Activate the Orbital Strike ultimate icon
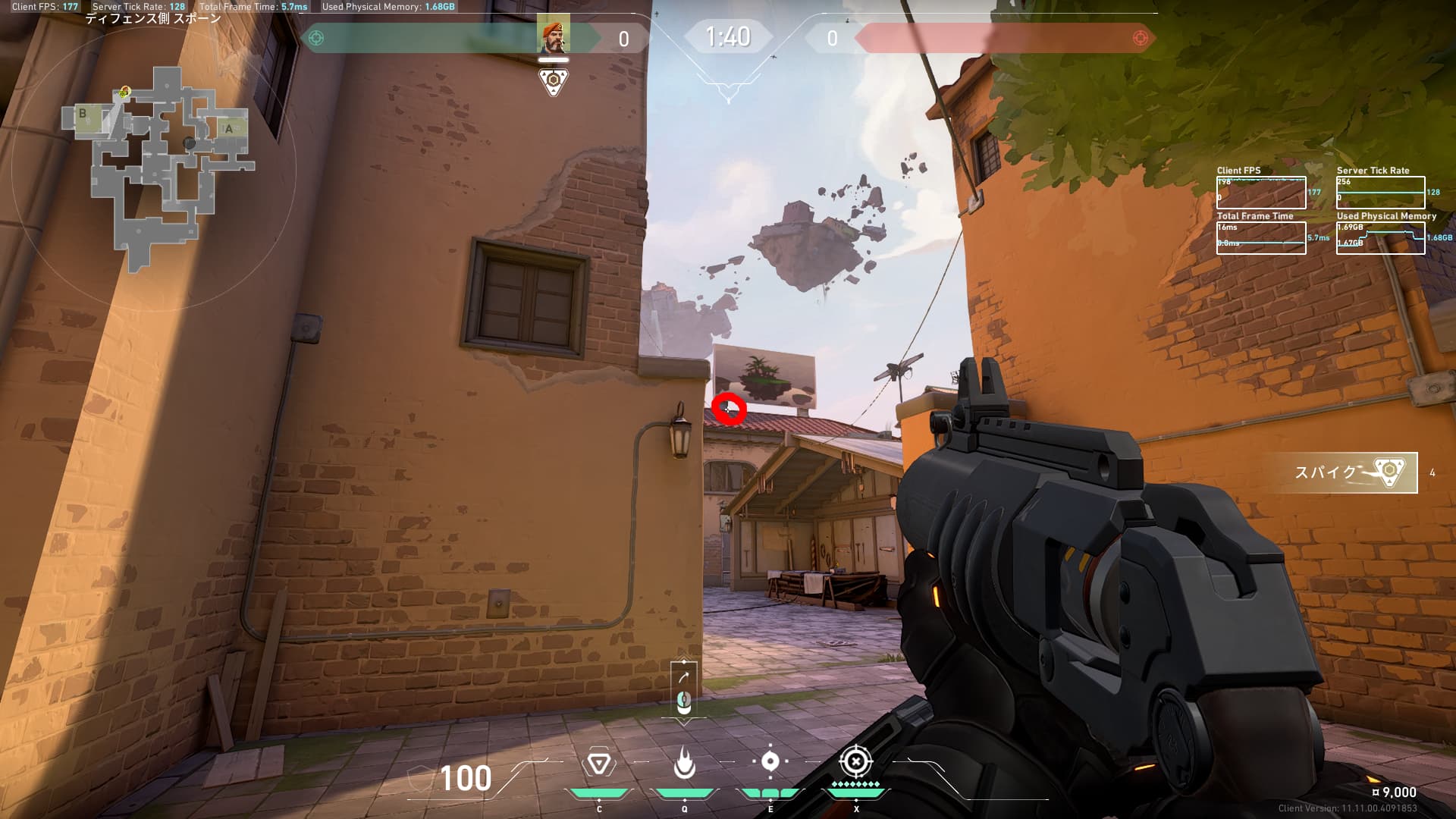The image size is (1456, 819). tap(856, 761)
